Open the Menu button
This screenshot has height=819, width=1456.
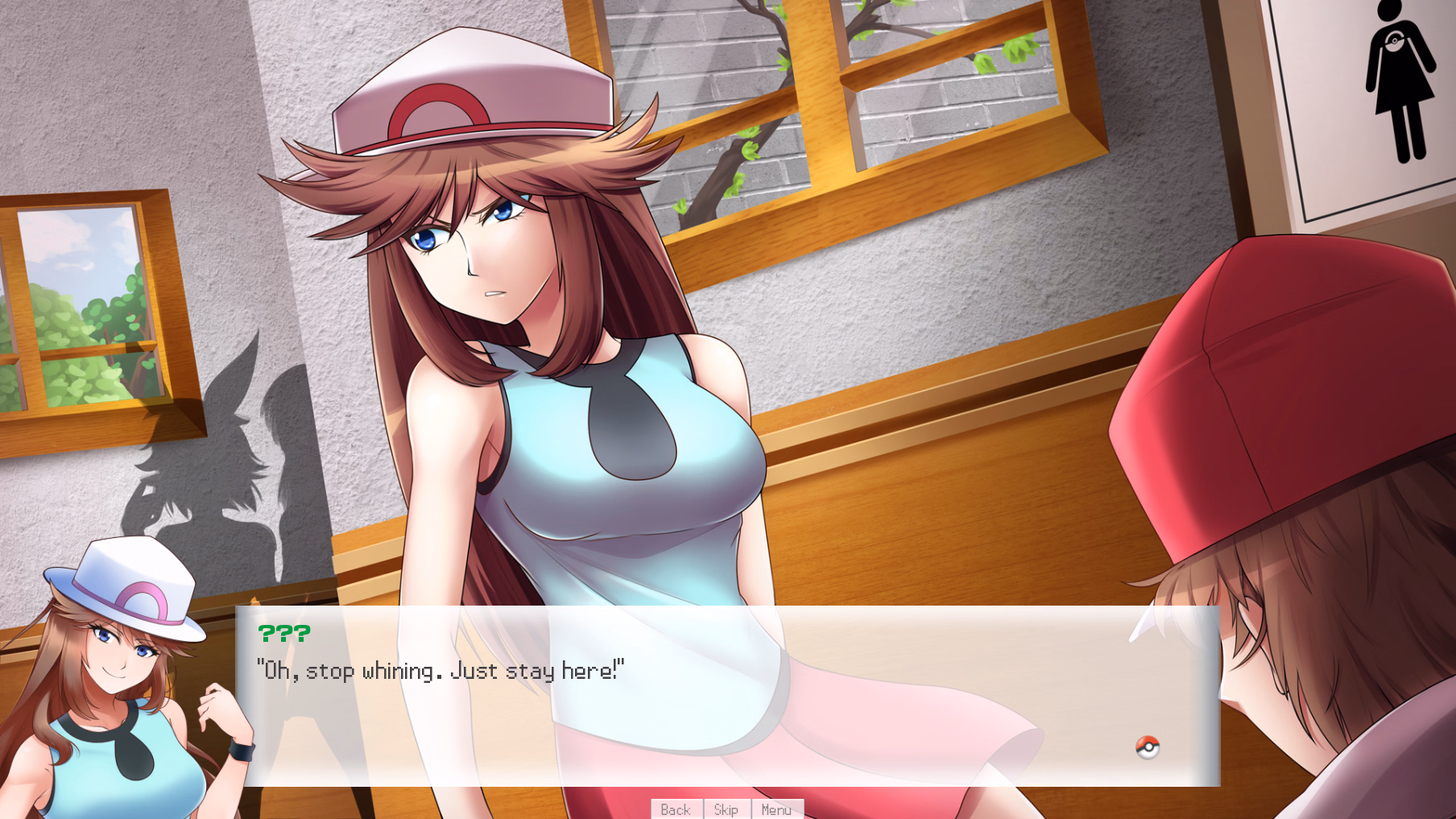pos(776,809)
